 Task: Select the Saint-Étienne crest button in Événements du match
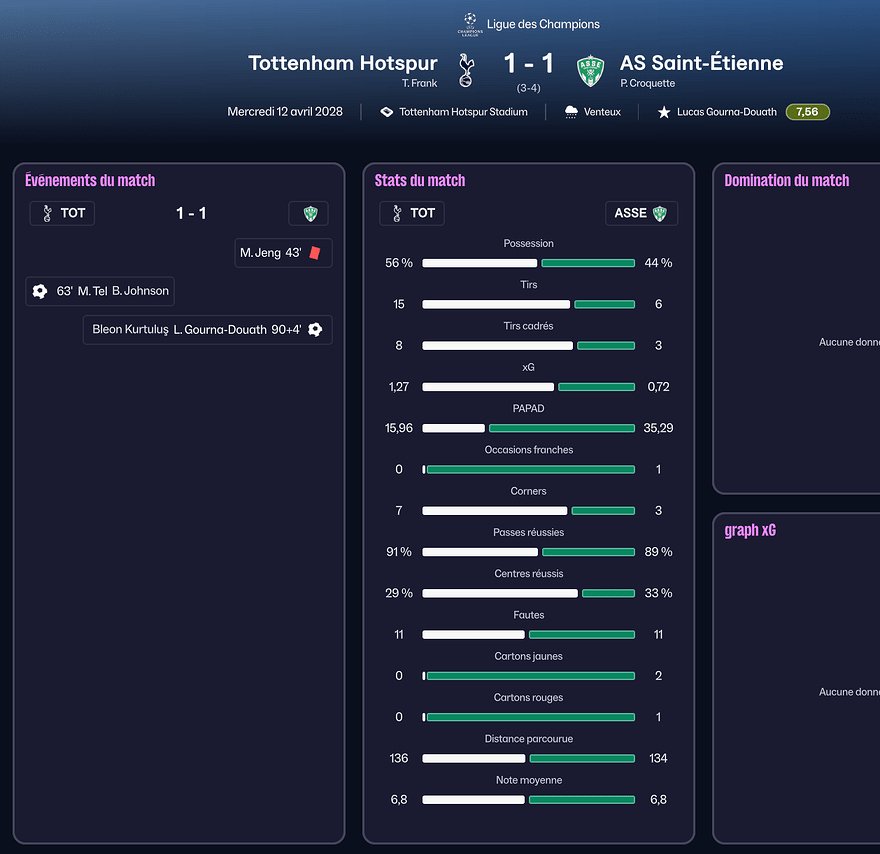pyautogui.click(x=308, y=213)
